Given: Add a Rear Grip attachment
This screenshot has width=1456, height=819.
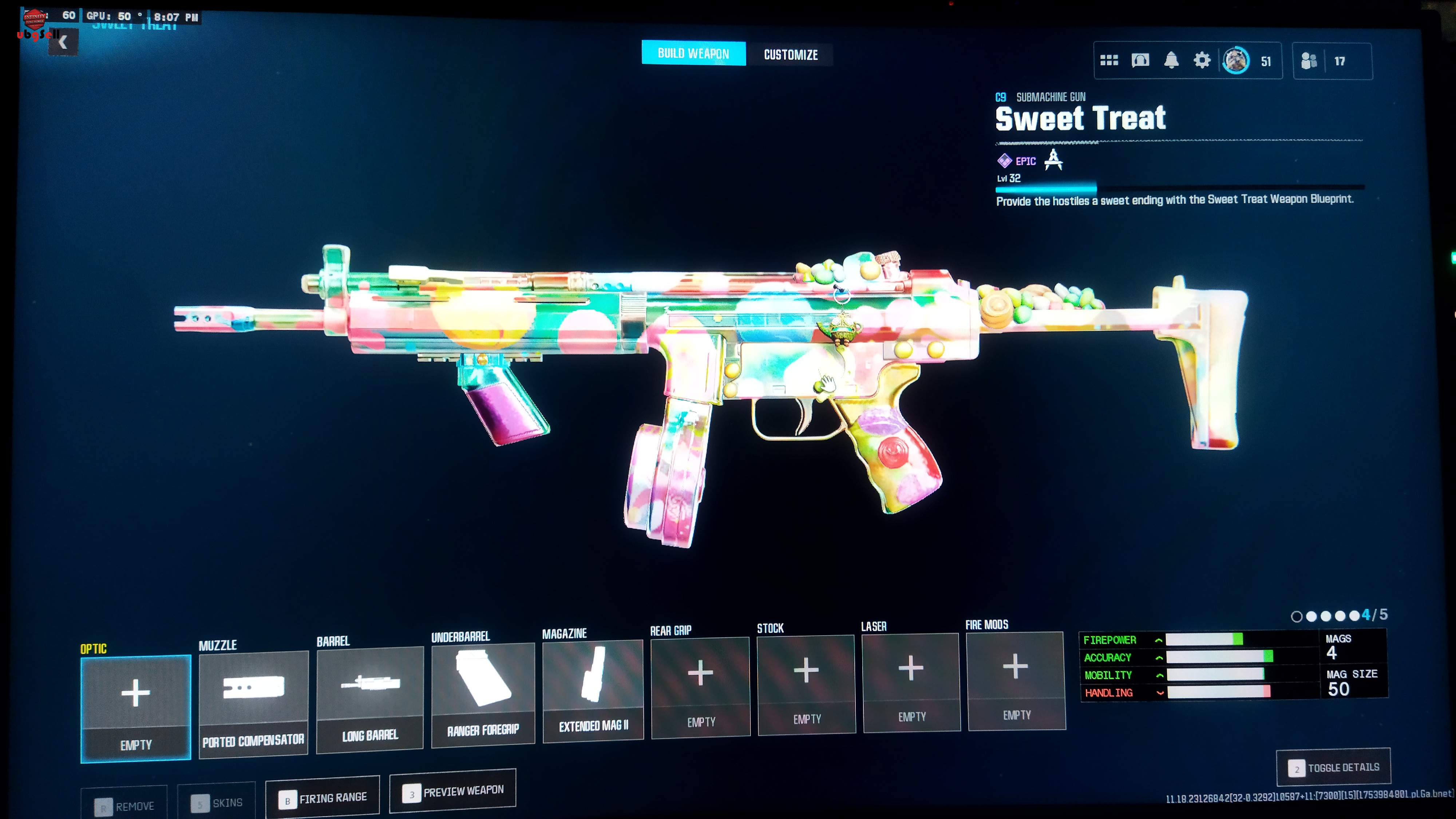Looking at the screenshot, I should [700, 687].
